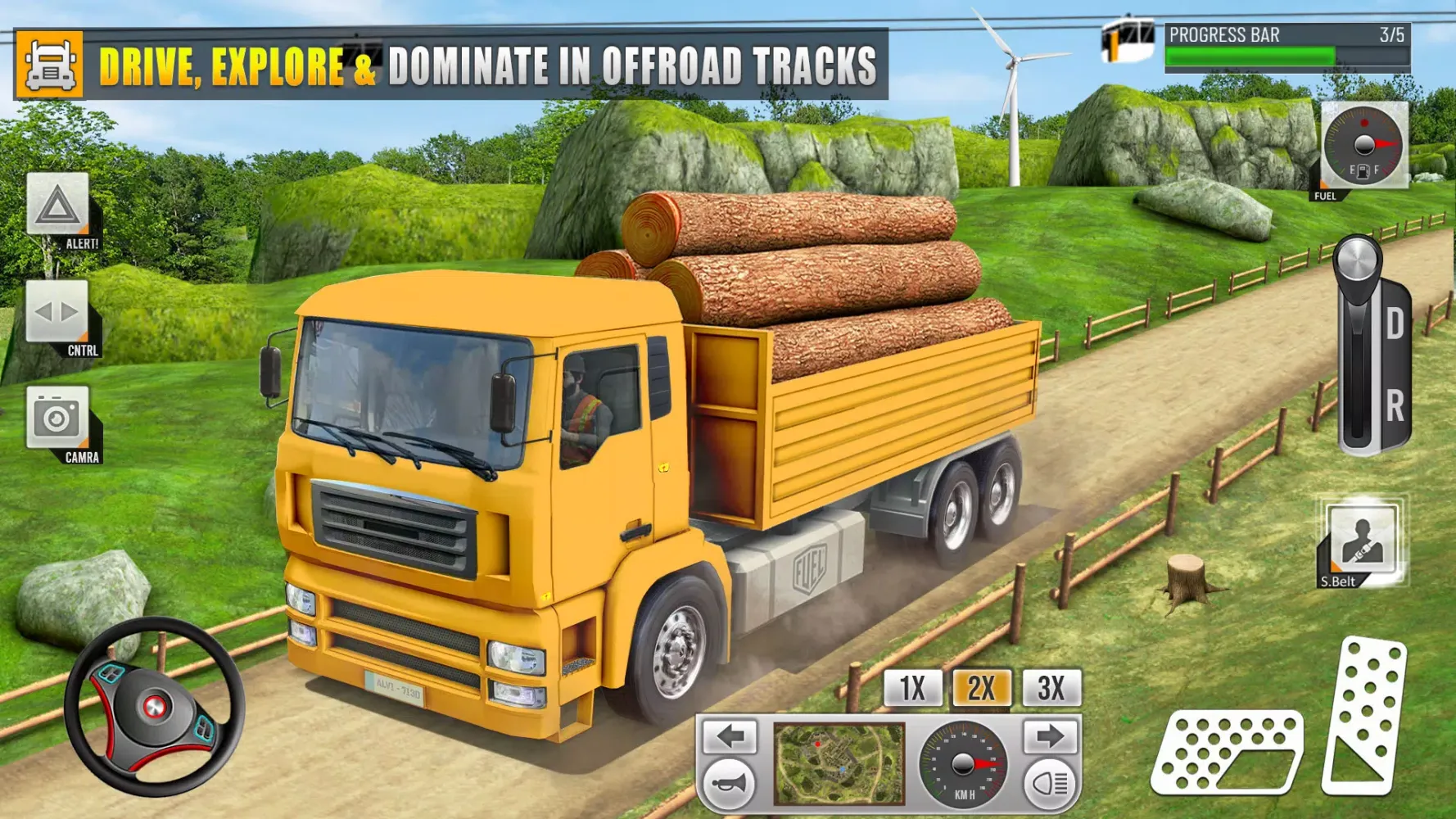Check the FUEL gauge indicator
Image resolution: width=1456 pixels, height=819 pixels.
pos(1363,147)
